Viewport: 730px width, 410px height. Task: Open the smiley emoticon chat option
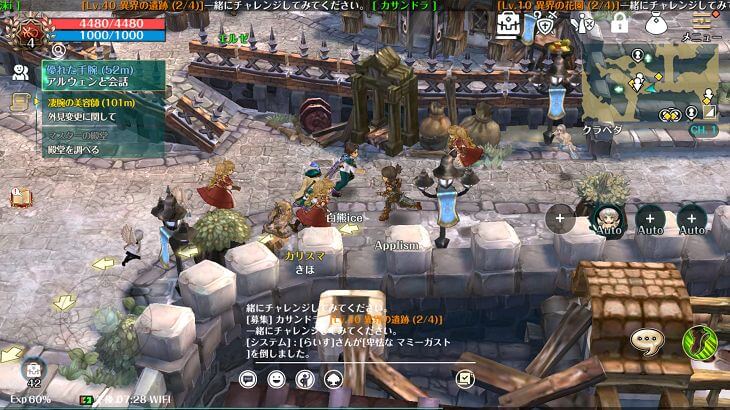point(276,379)
